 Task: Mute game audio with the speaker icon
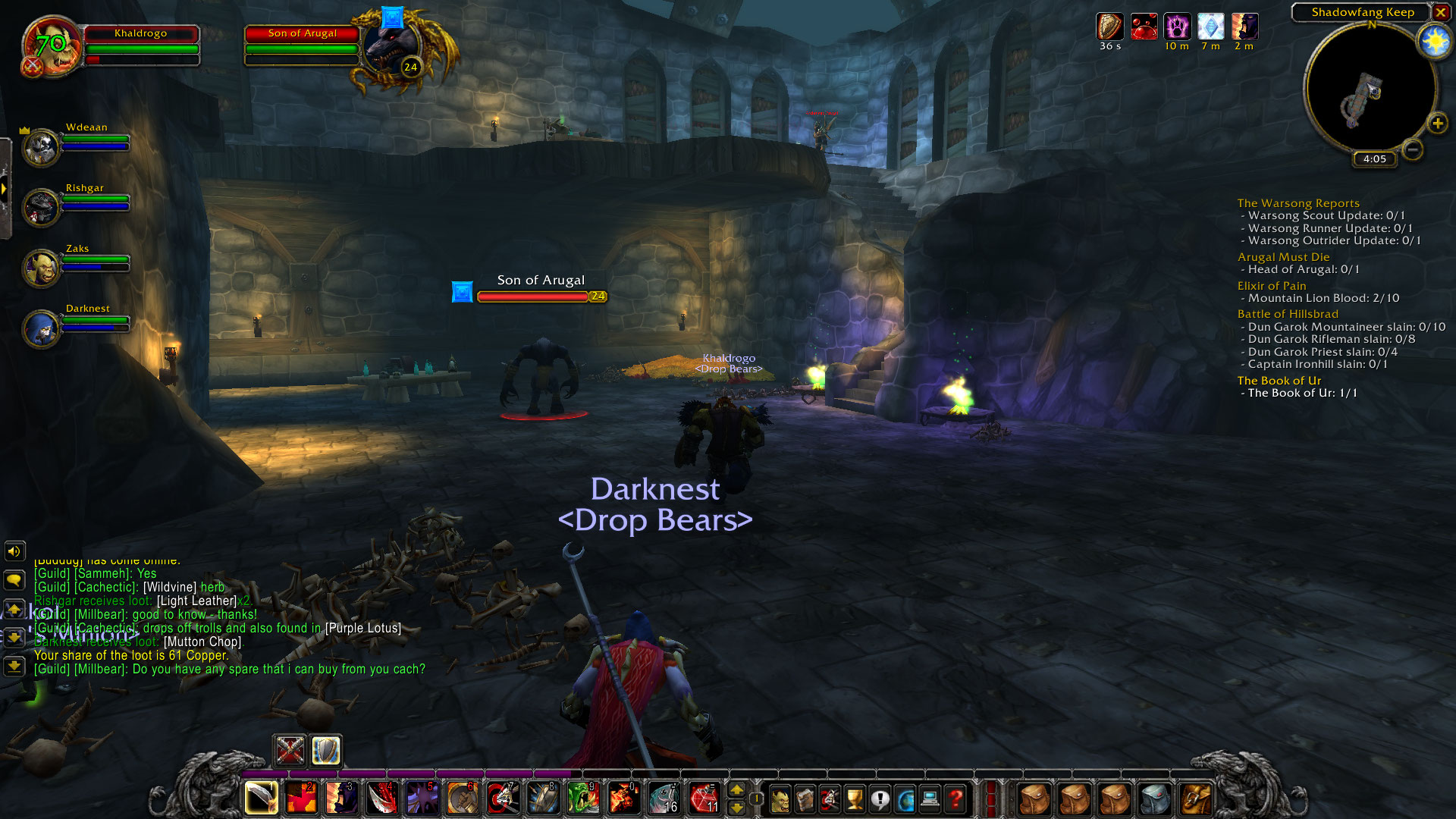(14, 551)
